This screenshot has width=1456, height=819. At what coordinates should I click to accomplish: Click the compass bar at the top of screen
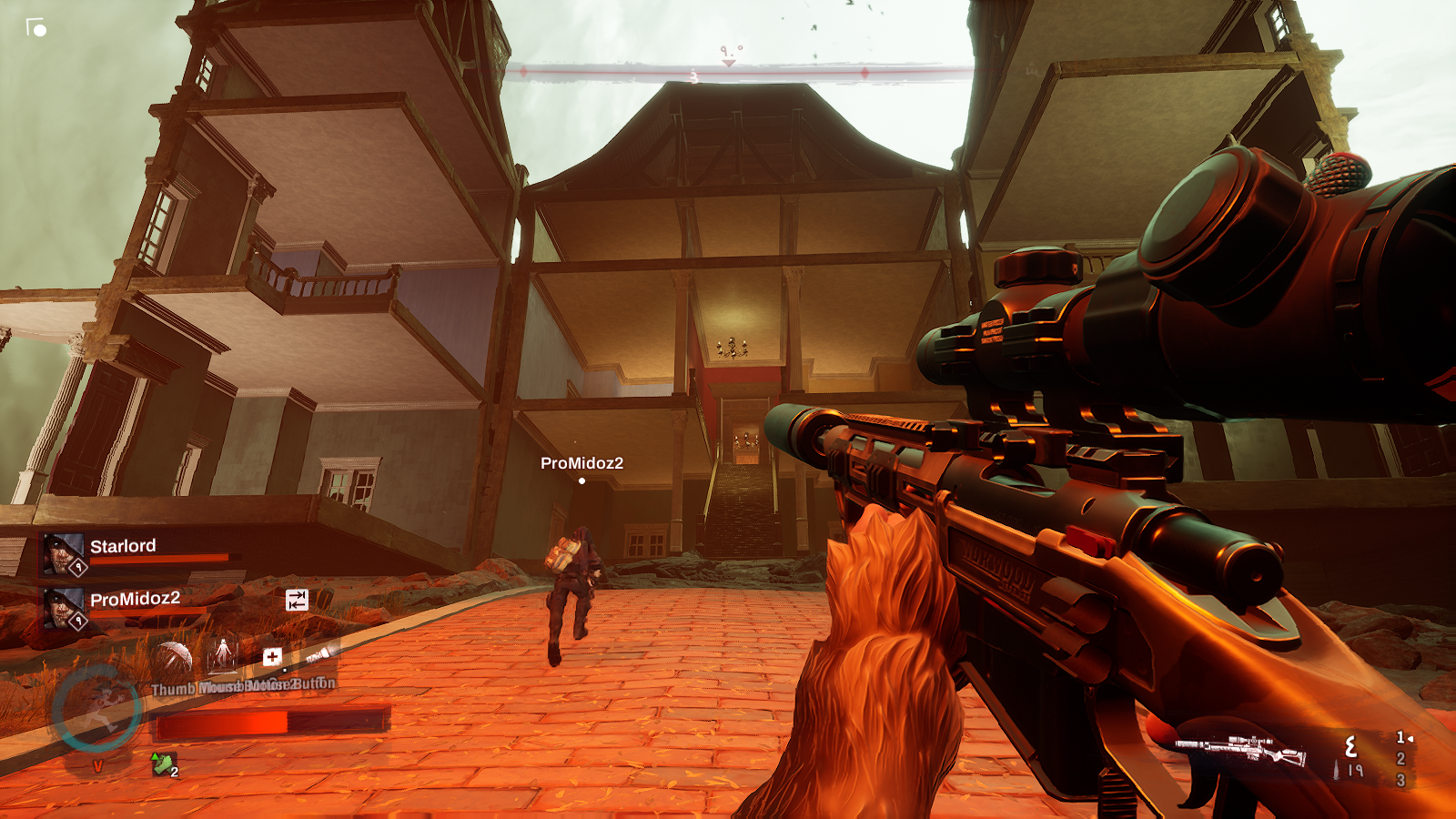(x=728, y=67)
